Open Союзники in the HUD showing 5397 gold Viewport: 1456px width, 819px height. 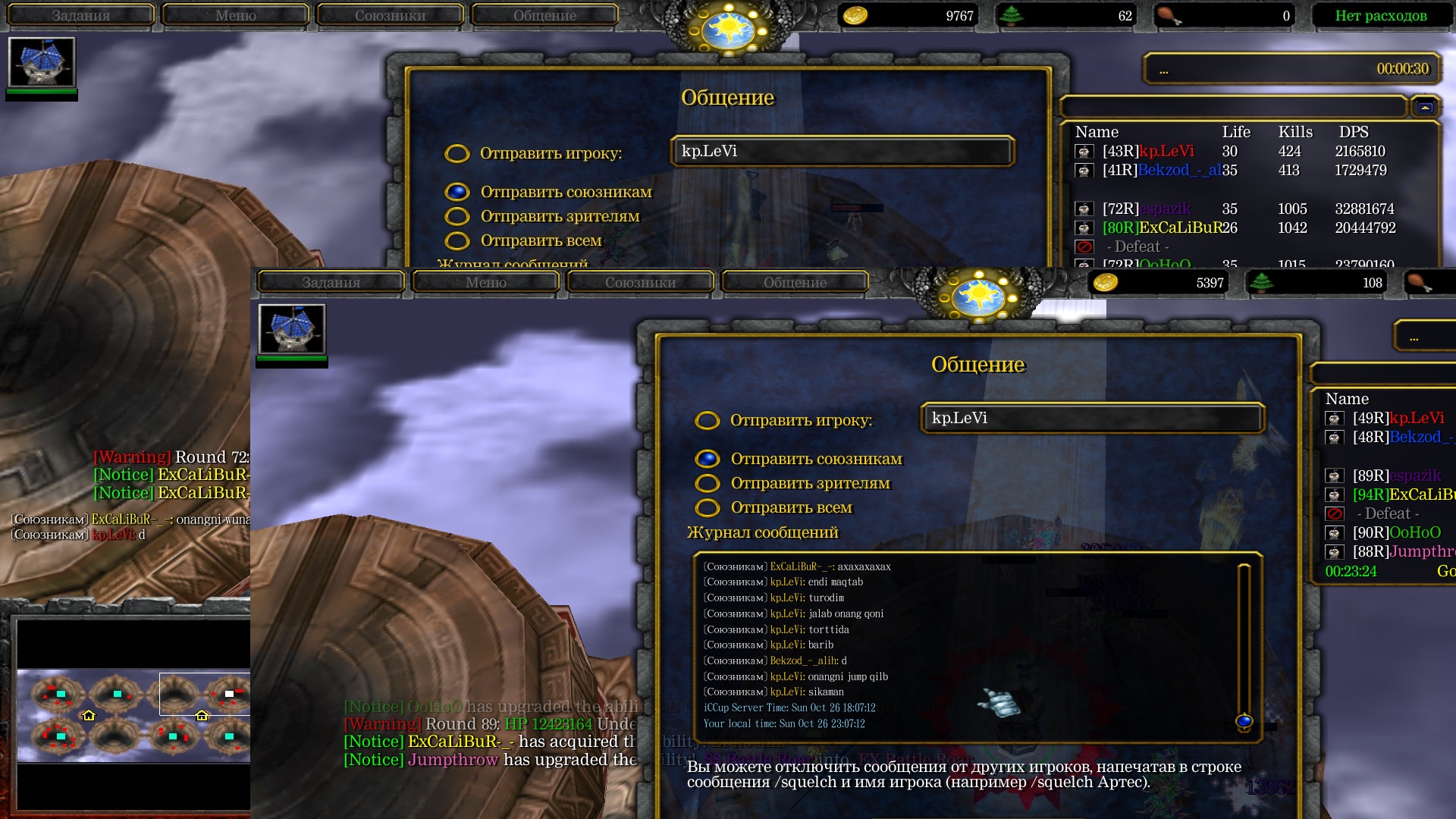click(x=640, y=282)
